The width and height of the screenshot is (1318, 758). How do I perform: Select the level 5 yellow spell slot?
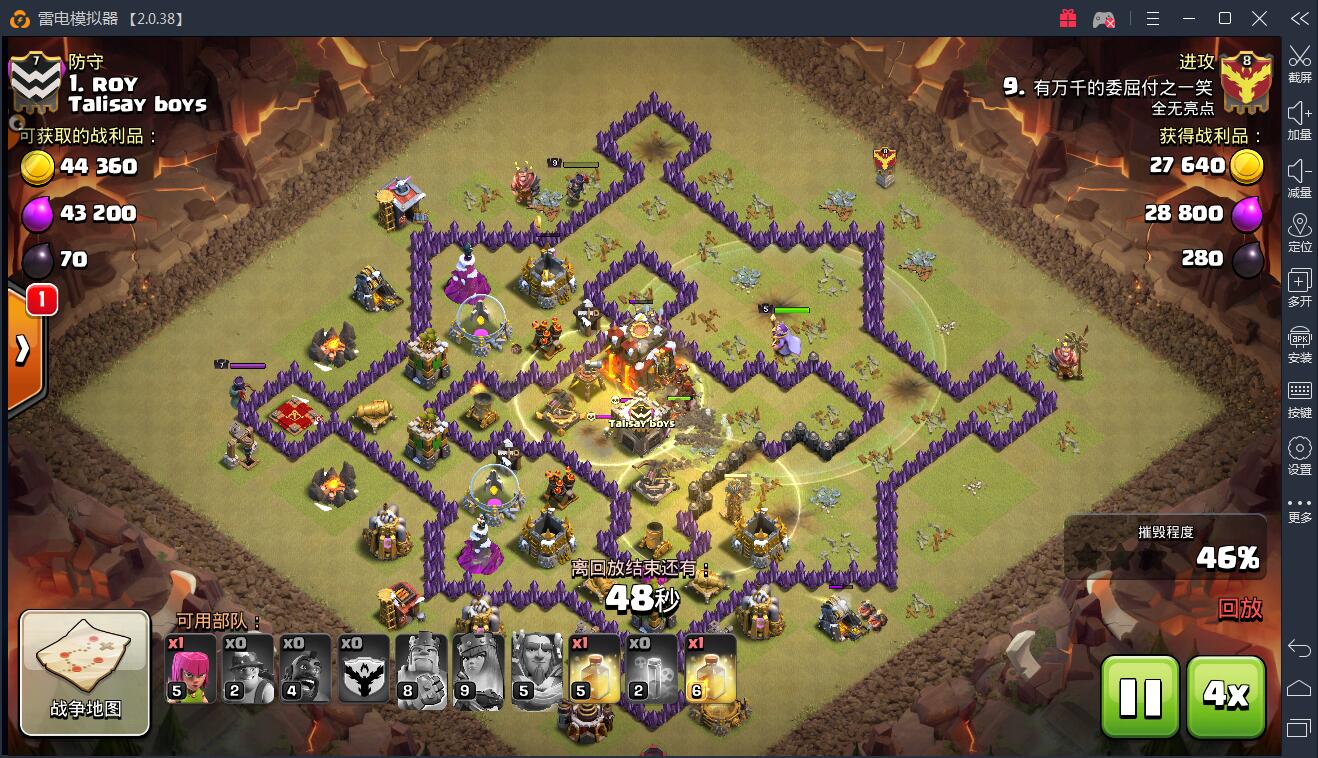594,669
